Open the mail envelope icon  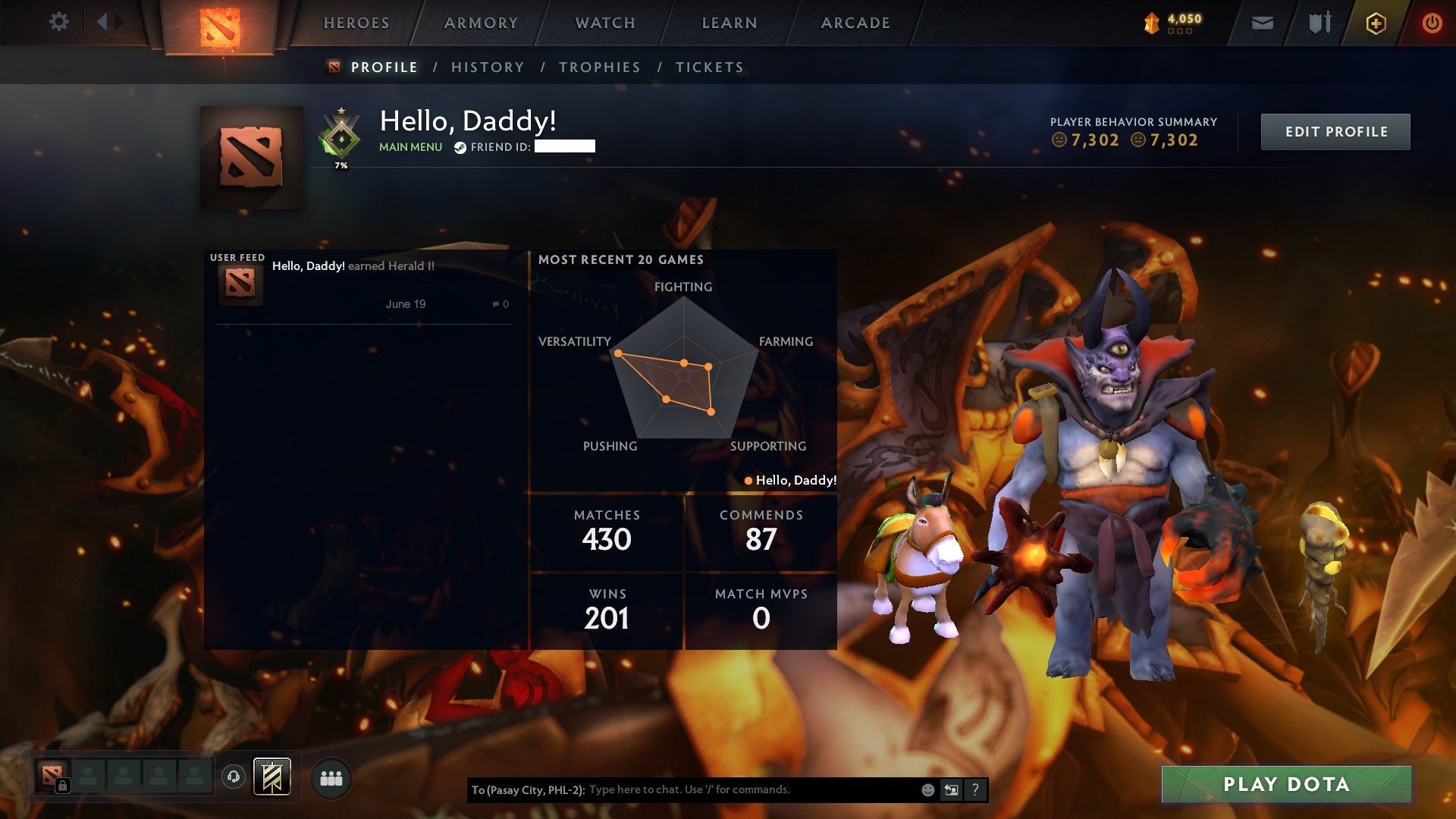(x=1262, y=24)
